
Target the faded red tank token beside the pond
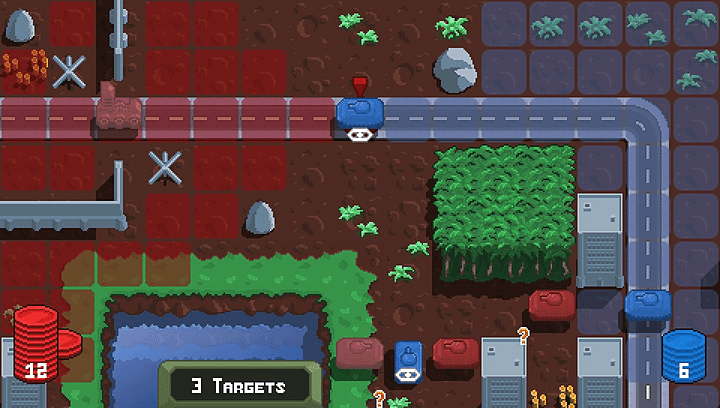pyautogui.click(x=360, y=353)
